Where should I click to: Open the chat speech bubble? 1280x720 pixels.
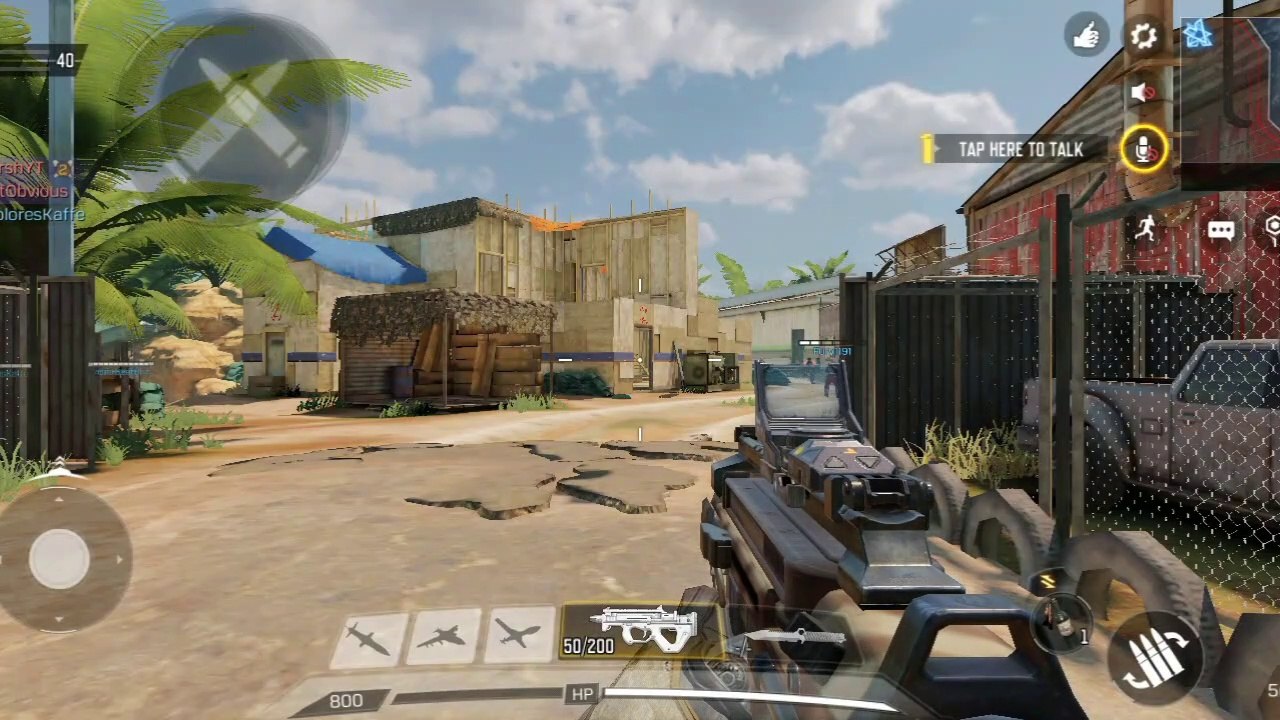tap(1221, 231)
